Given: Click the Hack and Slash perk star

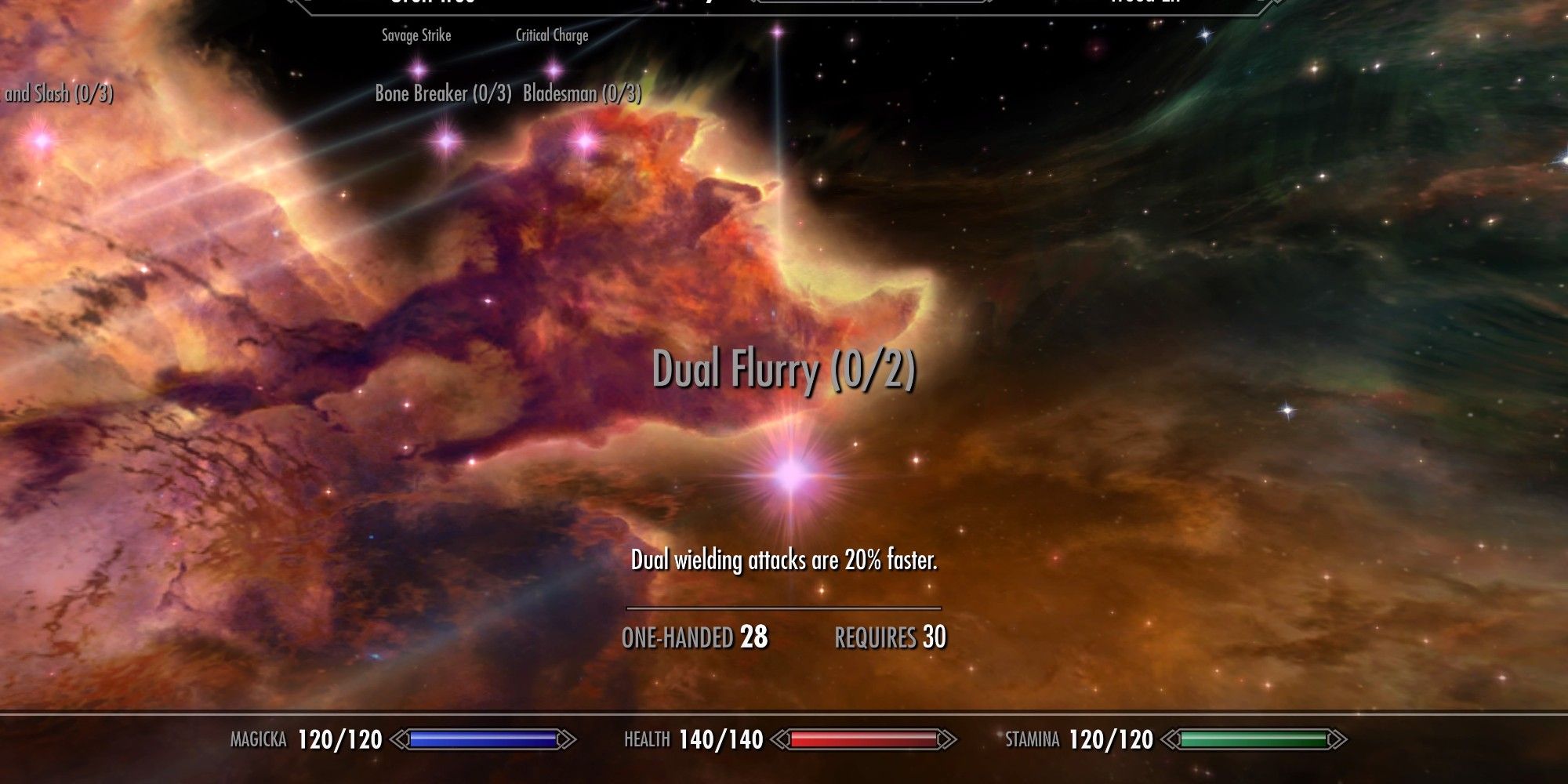Looking at the screenshot, I should (x=41, y=141).
